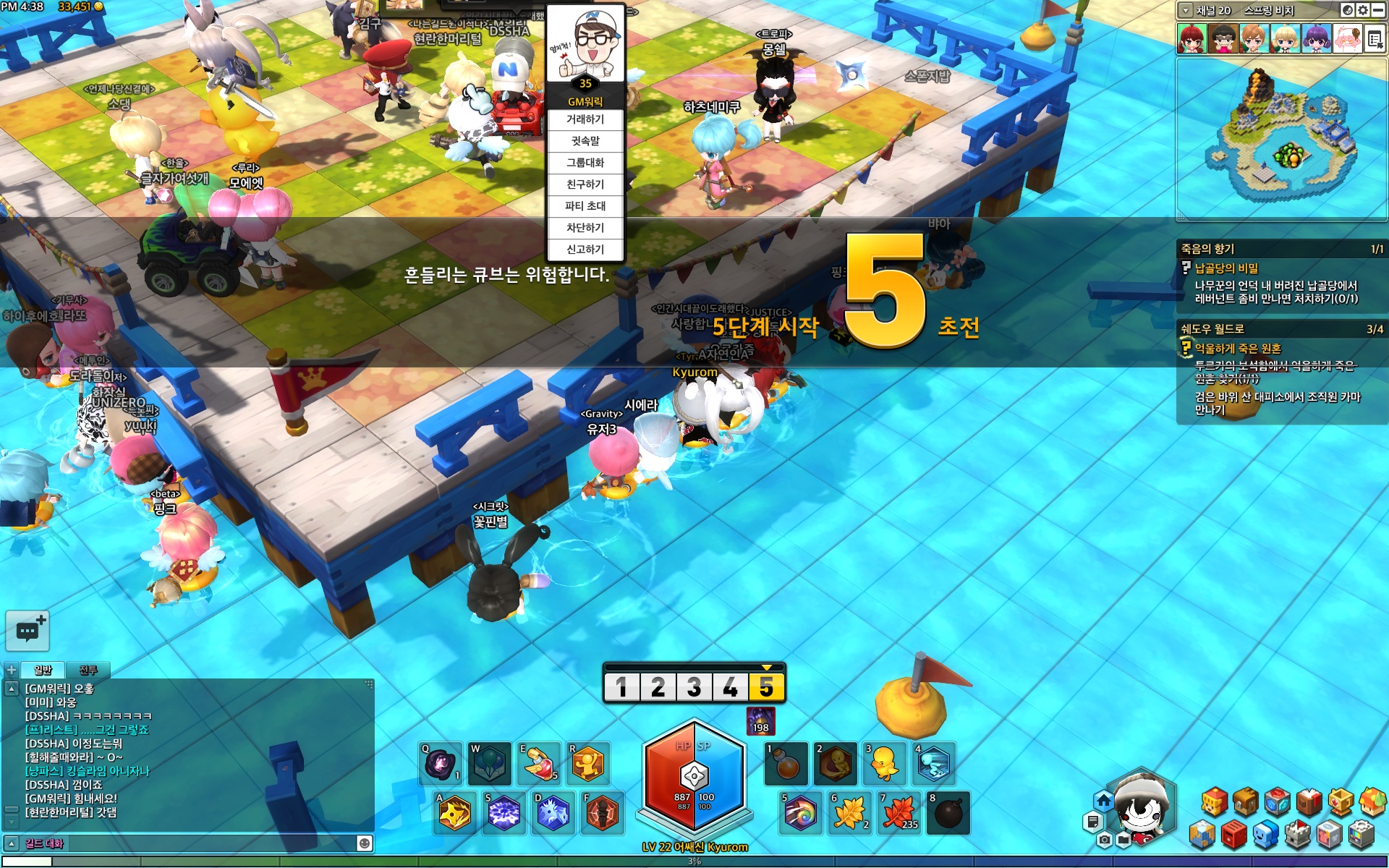Switch to the 전투 chat tab

point(88,670)
